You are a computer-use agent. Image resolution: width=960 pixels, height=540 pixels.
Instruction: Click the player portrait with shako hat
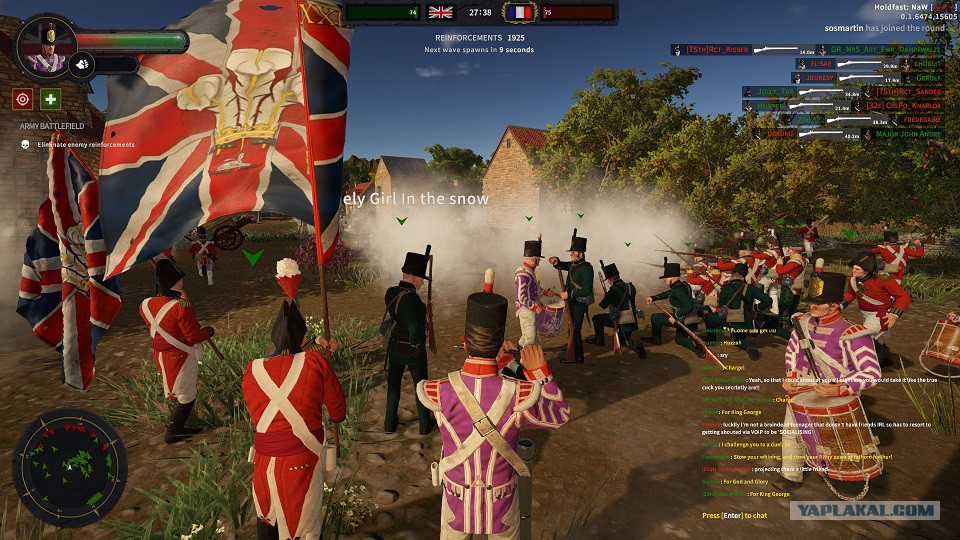point(46,47)
